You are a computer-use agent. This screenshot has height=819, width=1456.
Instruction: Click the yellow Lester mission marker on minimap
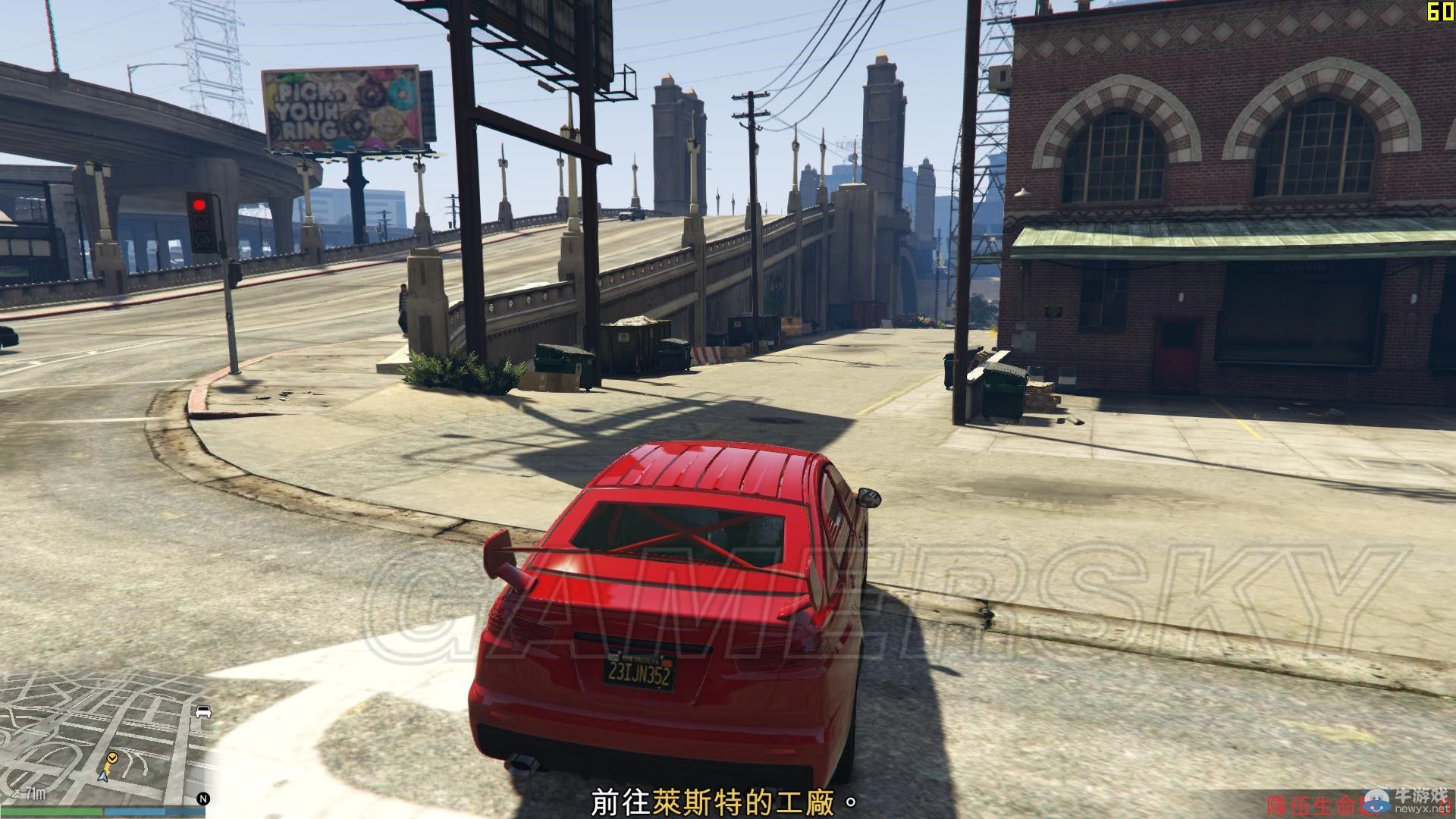(x=112, y=758)
